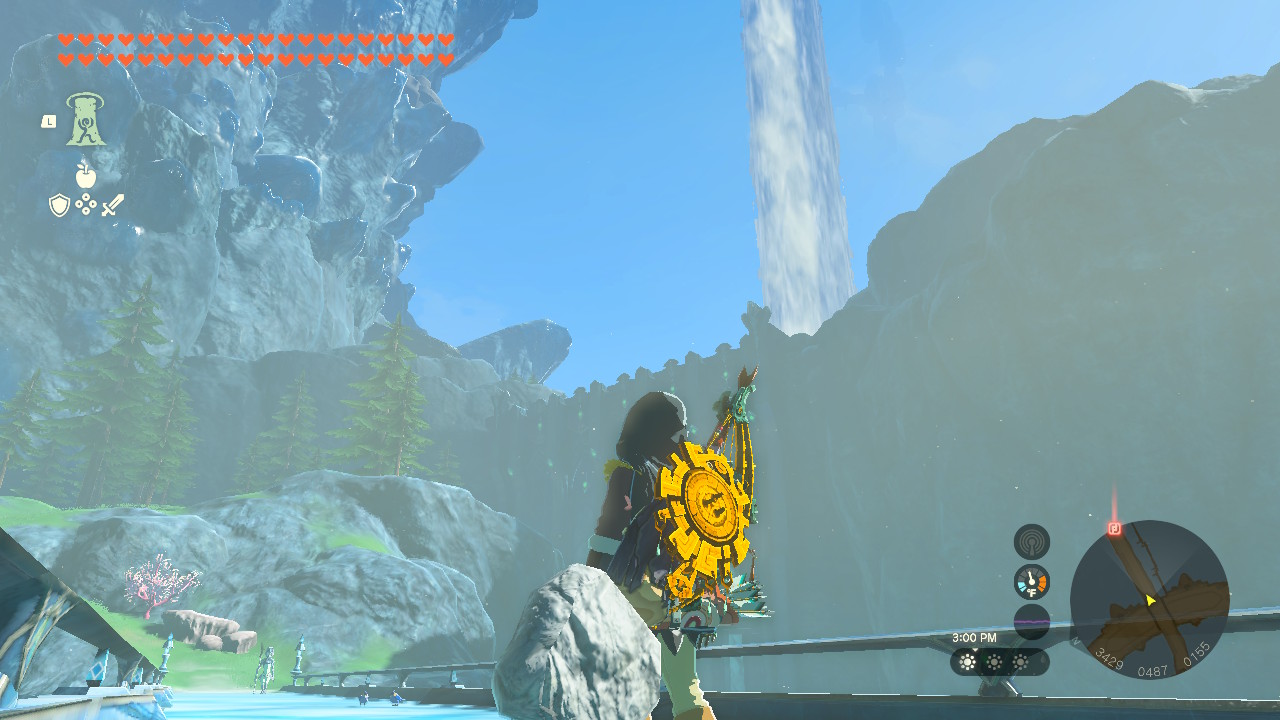
Task: Click the 3:00 PM time display
Action: [x=975, y=637]
